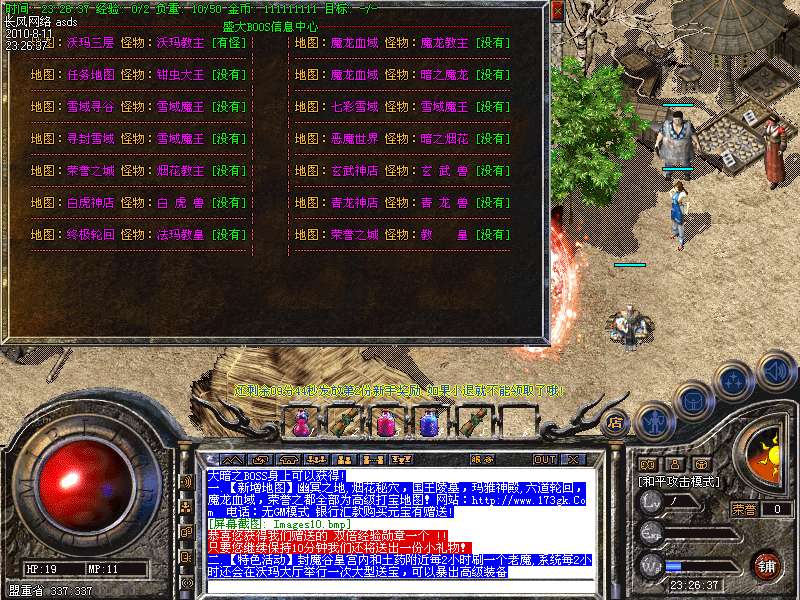Toggle sound with the speaker button

click(x=775, y=370)
